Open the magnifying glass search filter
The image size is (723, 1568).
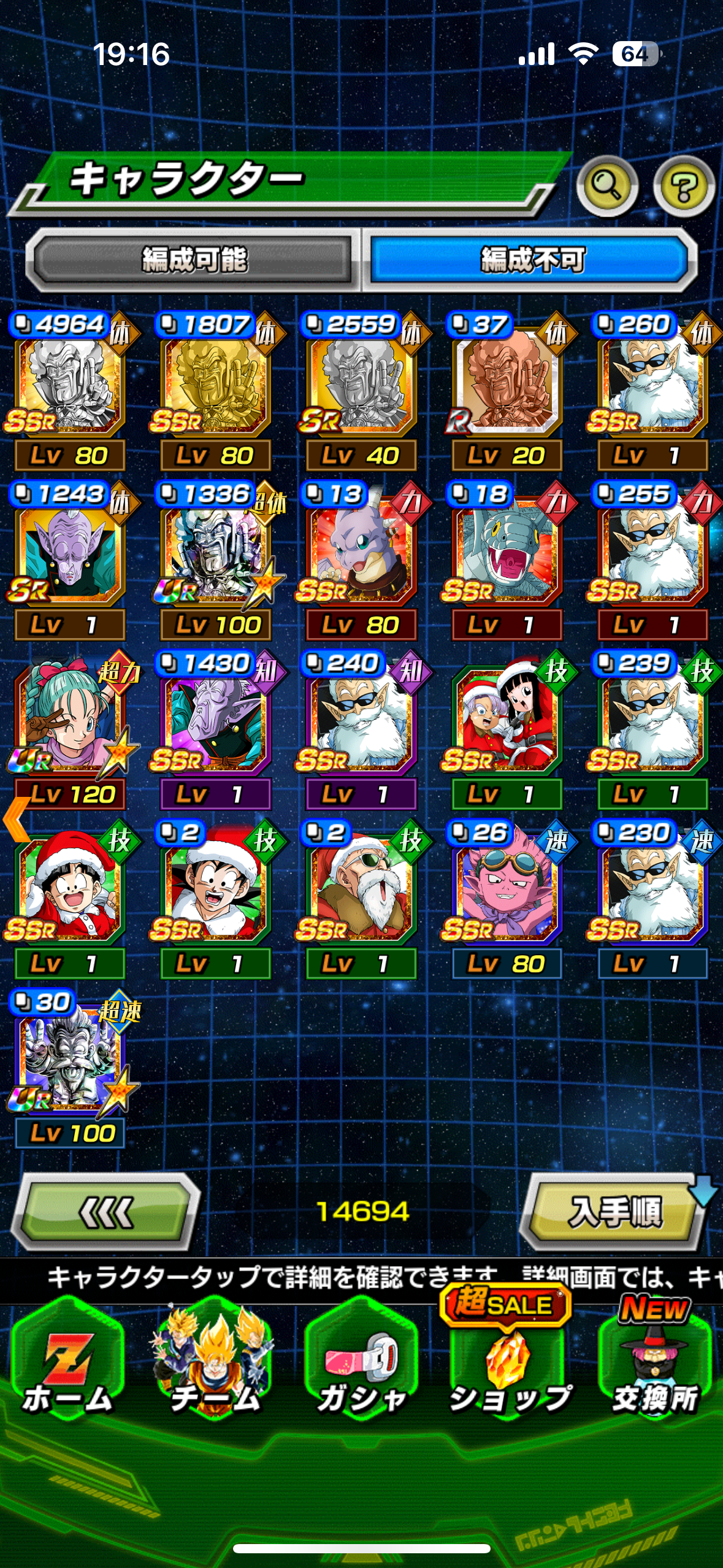pos(606,186)
